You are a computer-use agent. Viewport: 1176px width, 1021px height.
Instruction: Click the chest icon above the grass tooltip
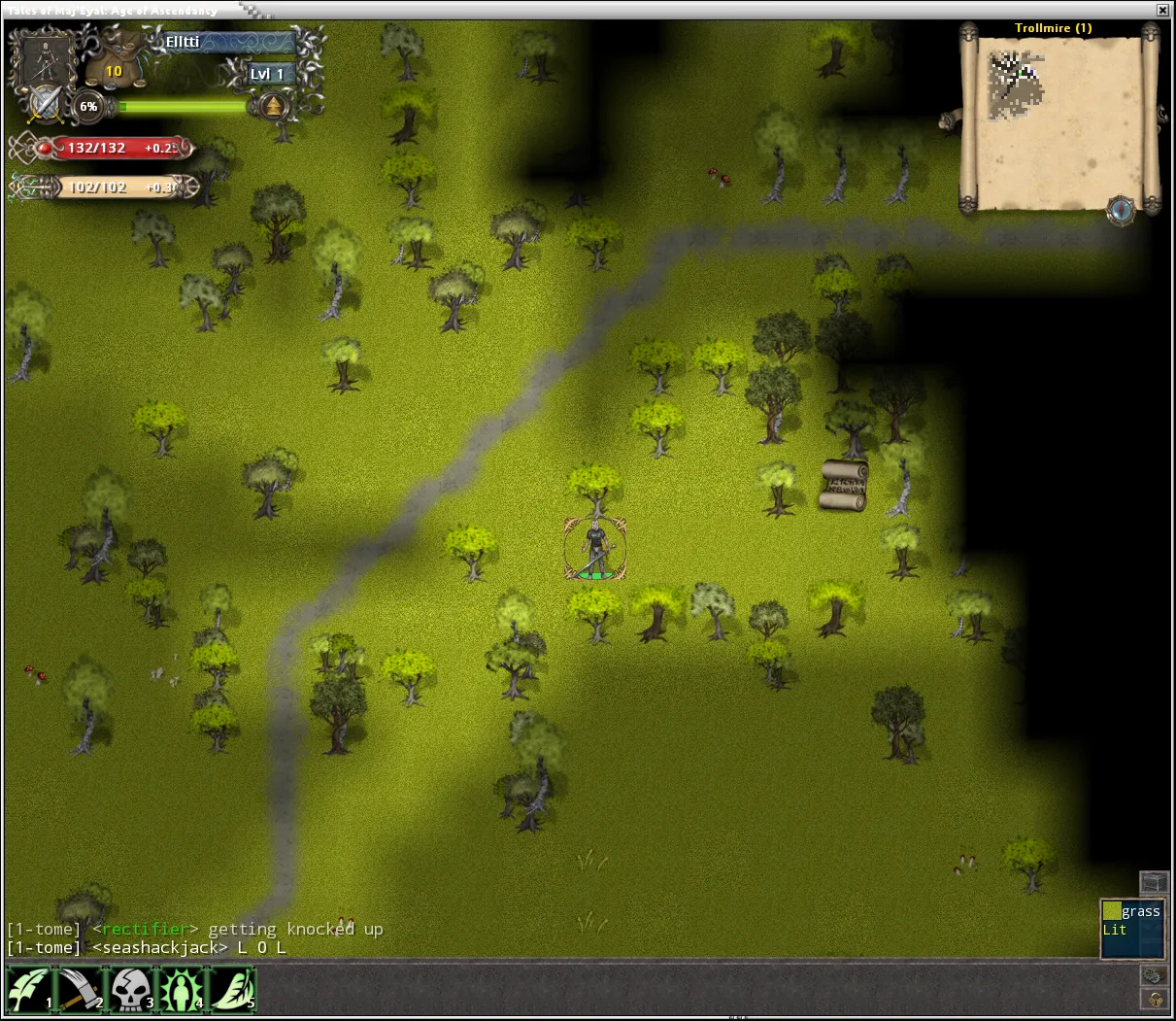click(1153, 882)
